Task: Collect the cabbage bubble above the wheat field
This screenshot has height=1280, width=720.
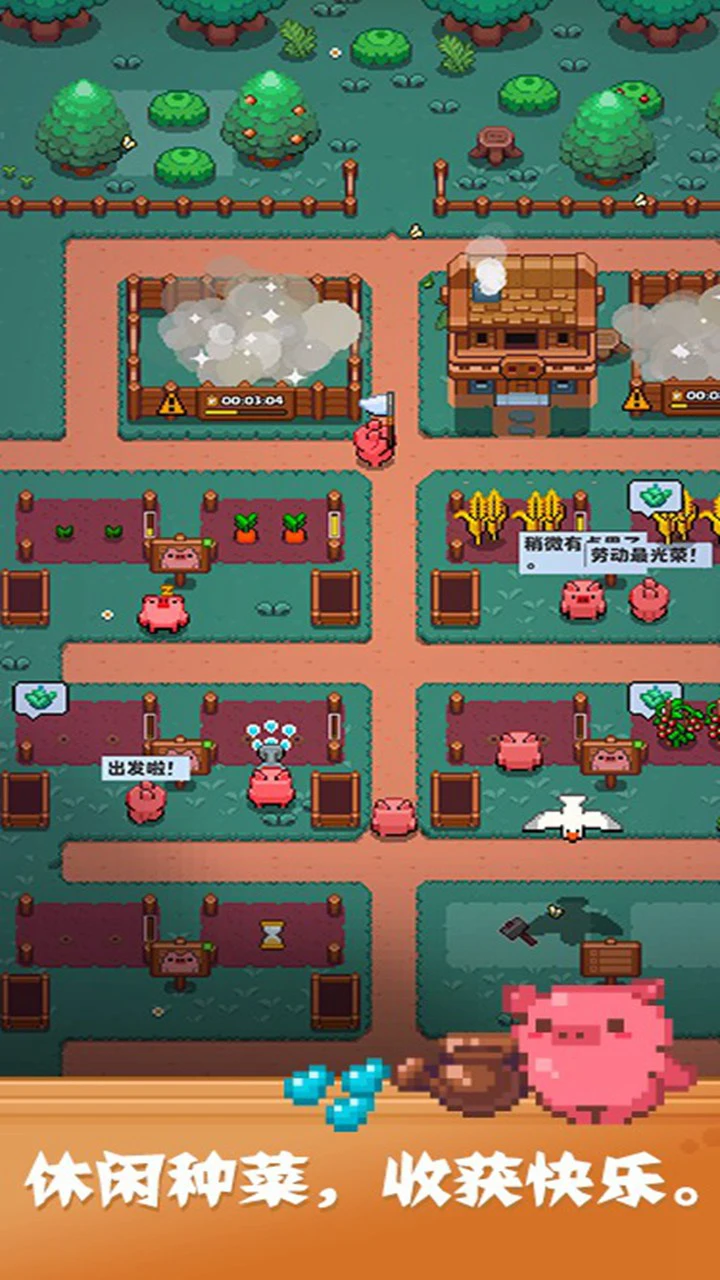Action: click(x=655, y=497)
